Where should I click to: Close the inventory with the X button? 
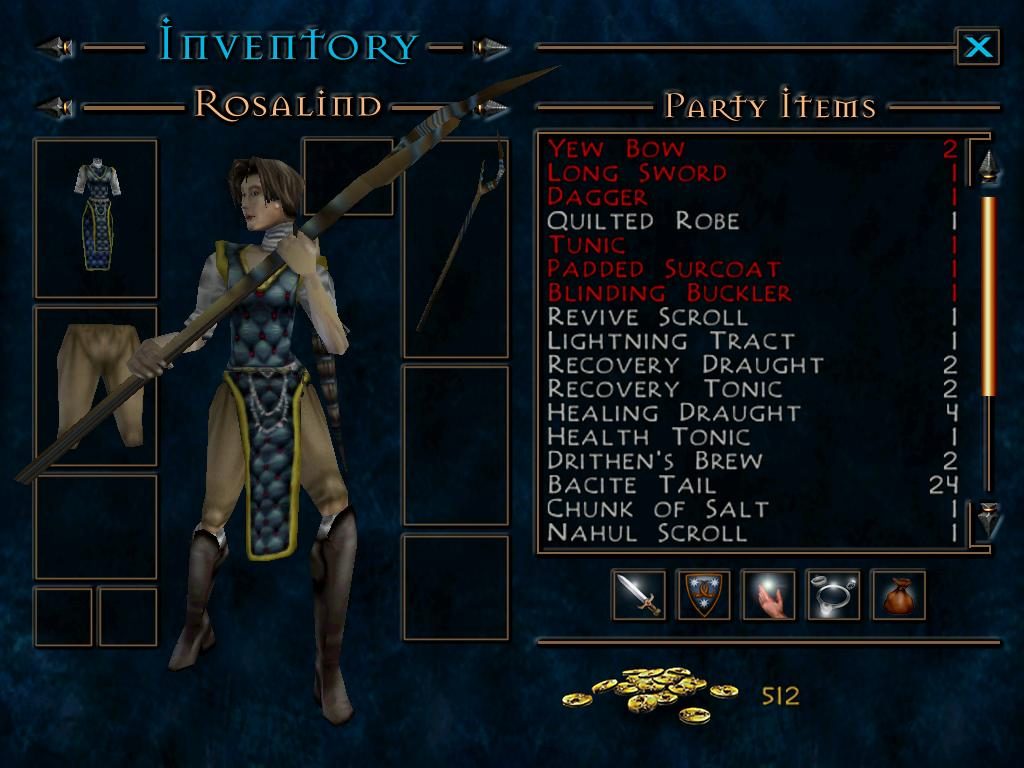[977, 46]
